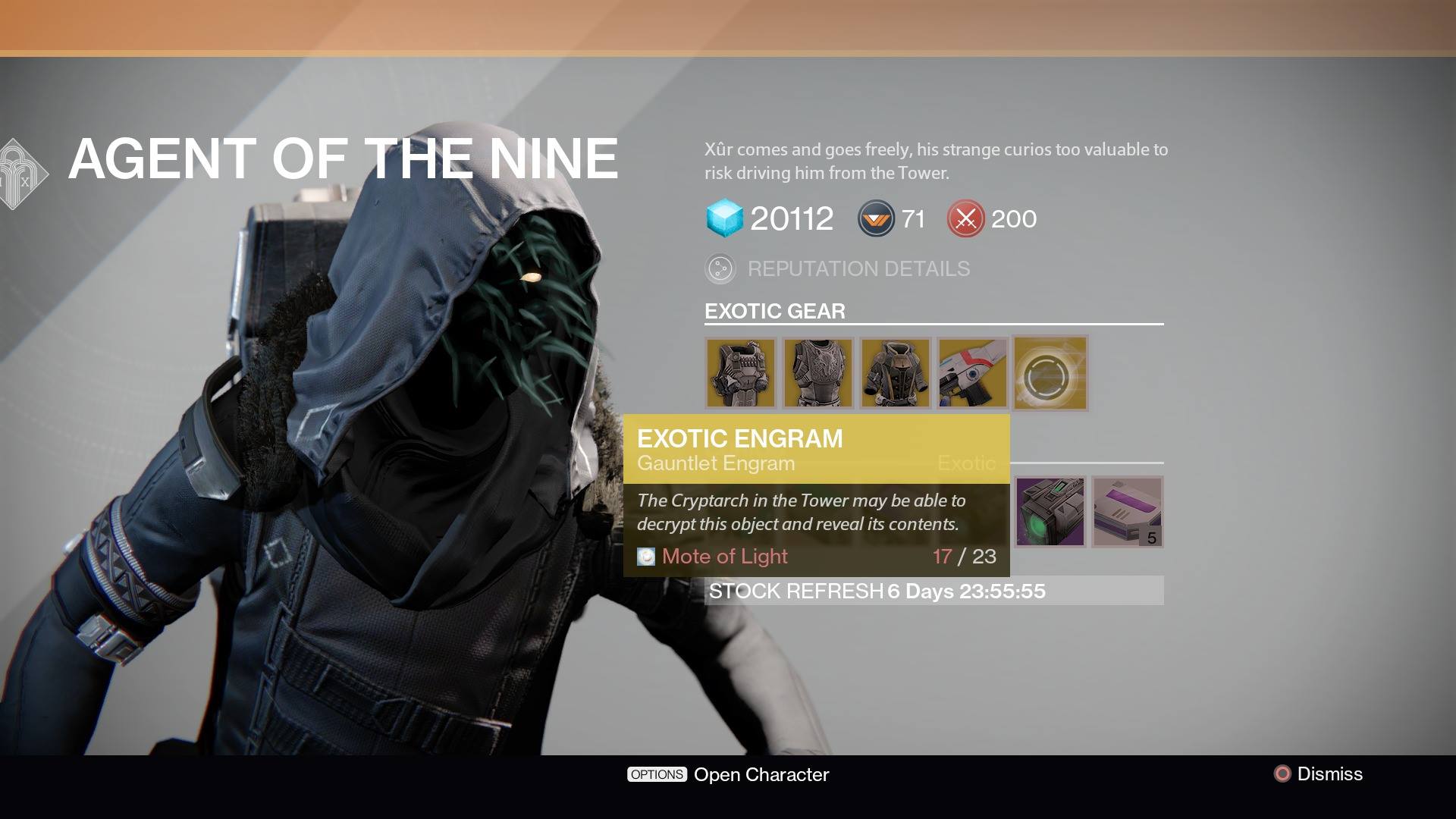Open Reputation Details via its circular icon
The height and width of the screenshot is (819, 1456).
point(720,268)
